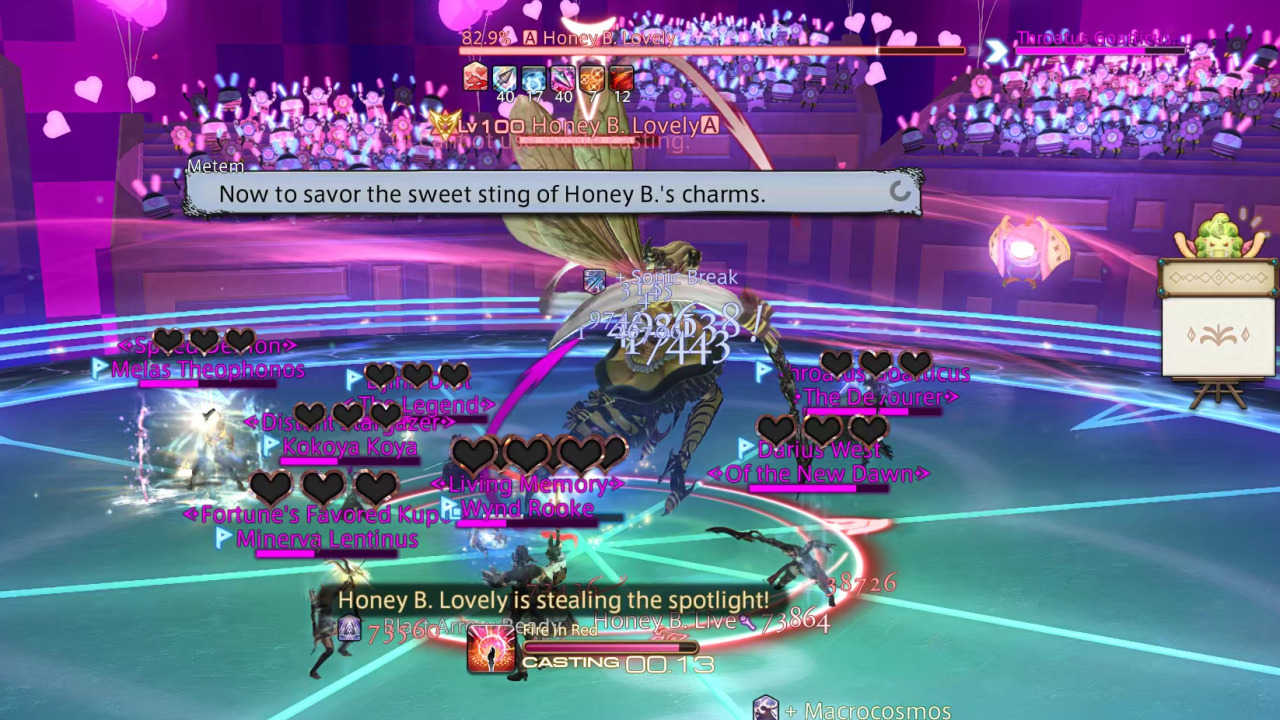Toggle a heart stack above Wynd Rooke
The width and height of the screenshot is (1280, 720).
[527, 455]
